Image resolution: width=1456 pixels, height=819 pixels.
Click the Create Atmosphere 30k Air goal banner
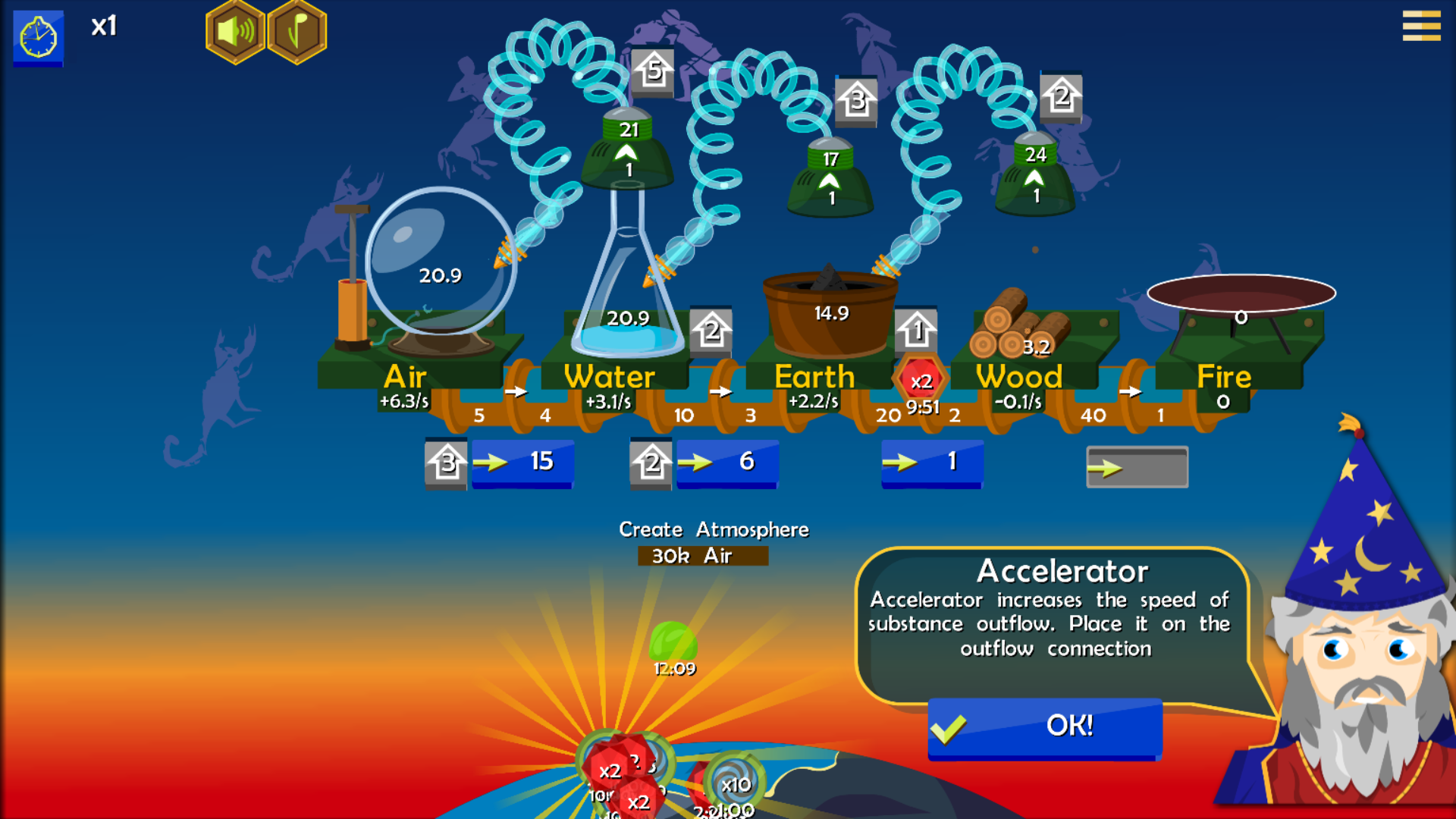[x=714, y=541]
